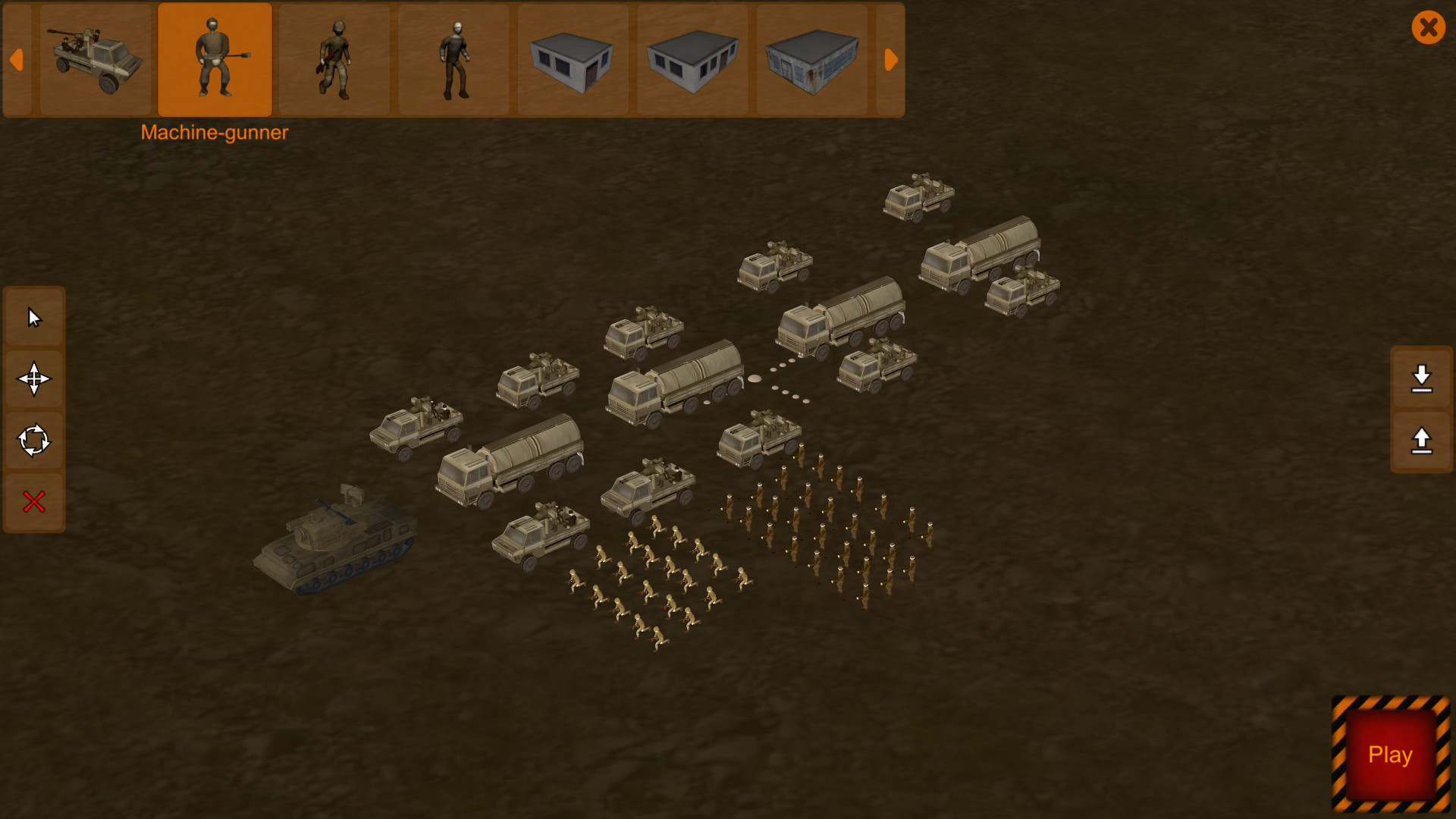Switch to the four-arrow move tool

click(34, 379)
